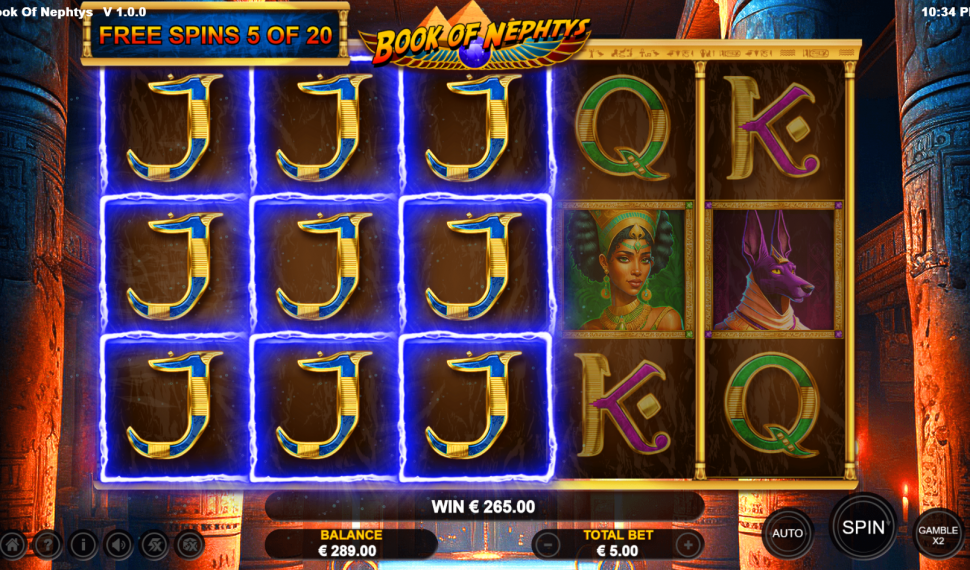The height and width of the screenshot is (570, 970).
Task: Activate AUTO spin mode
Action: click(x=788, y=533)
